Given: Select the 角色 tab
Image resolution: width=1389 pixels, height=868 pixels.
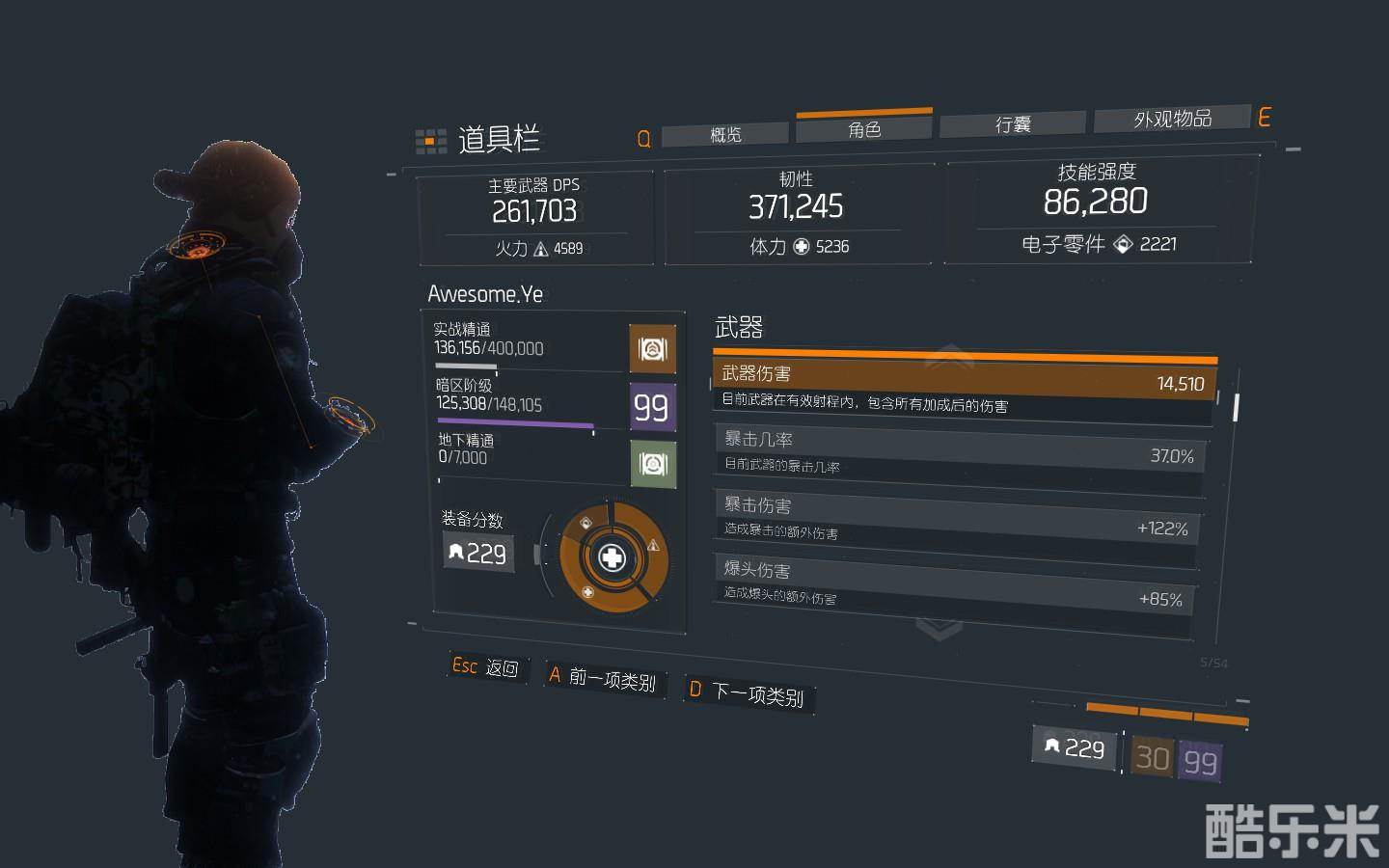Looking at the screenshot, I should pos(864,129).
